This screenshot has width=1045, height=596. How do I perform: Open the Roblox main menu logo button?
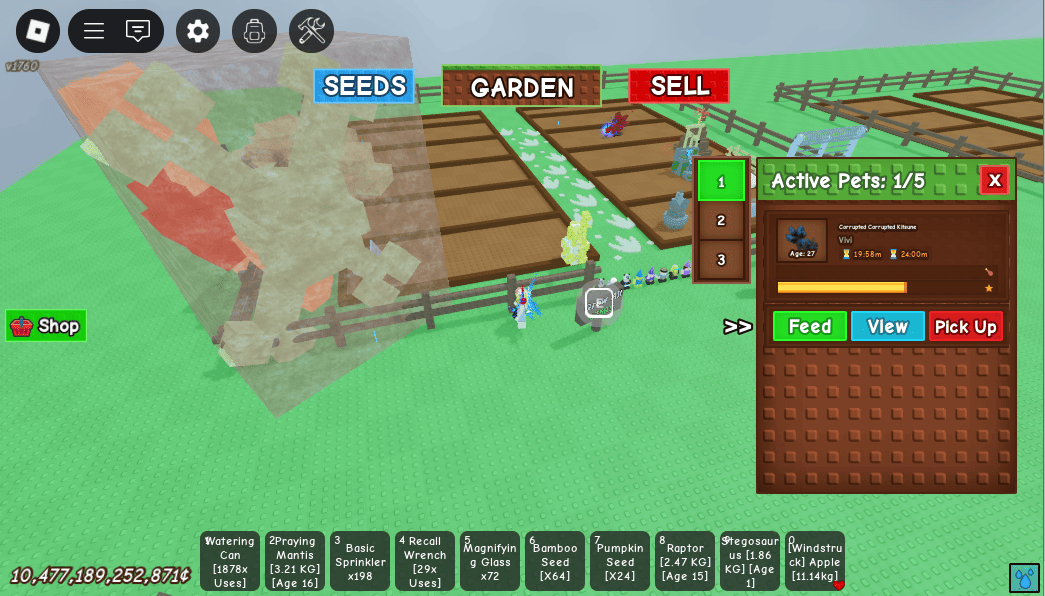38,31
